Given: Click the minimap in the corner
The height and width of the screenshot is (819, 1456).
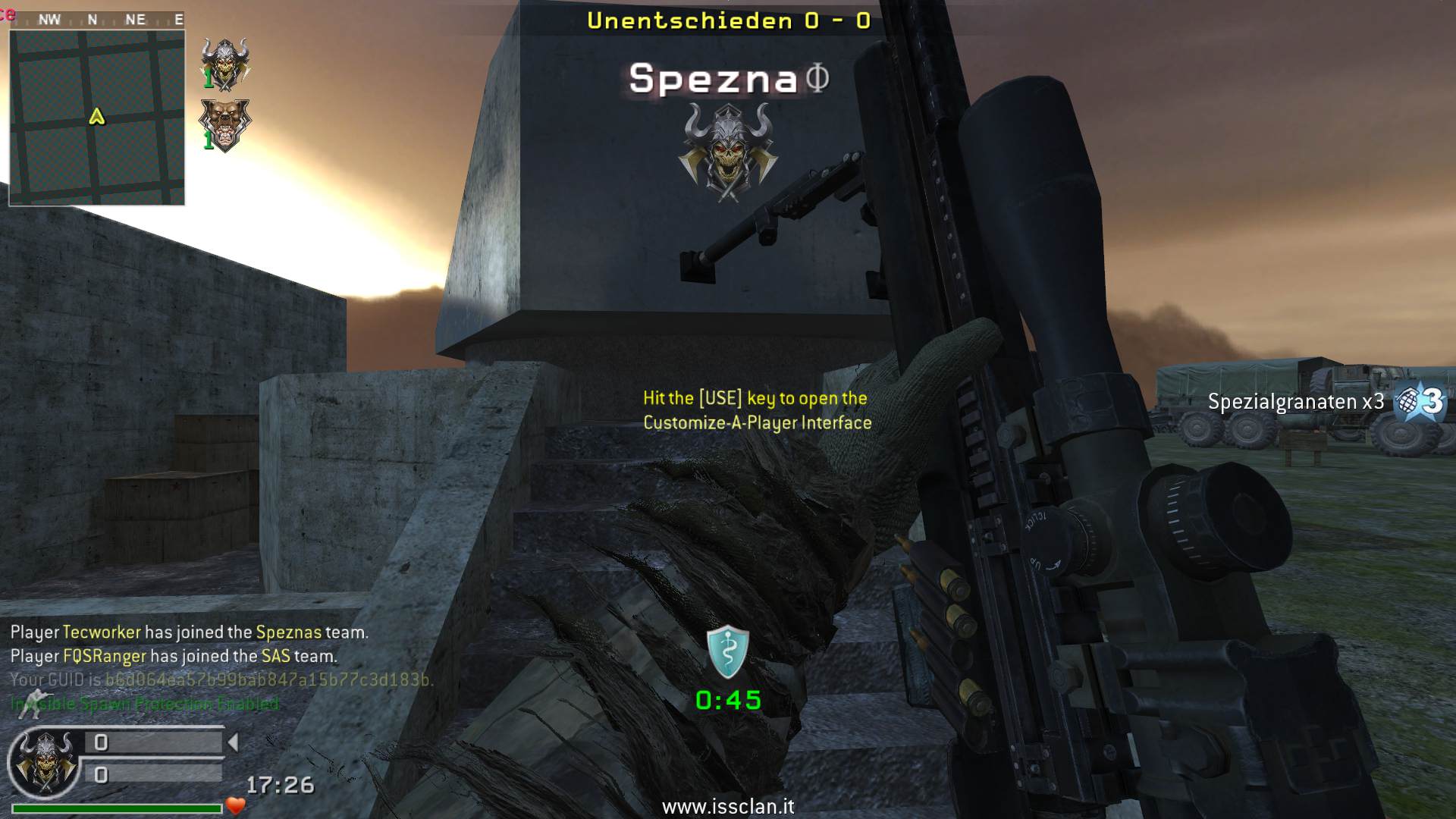Looking at the screenshot, I should 96,117.
